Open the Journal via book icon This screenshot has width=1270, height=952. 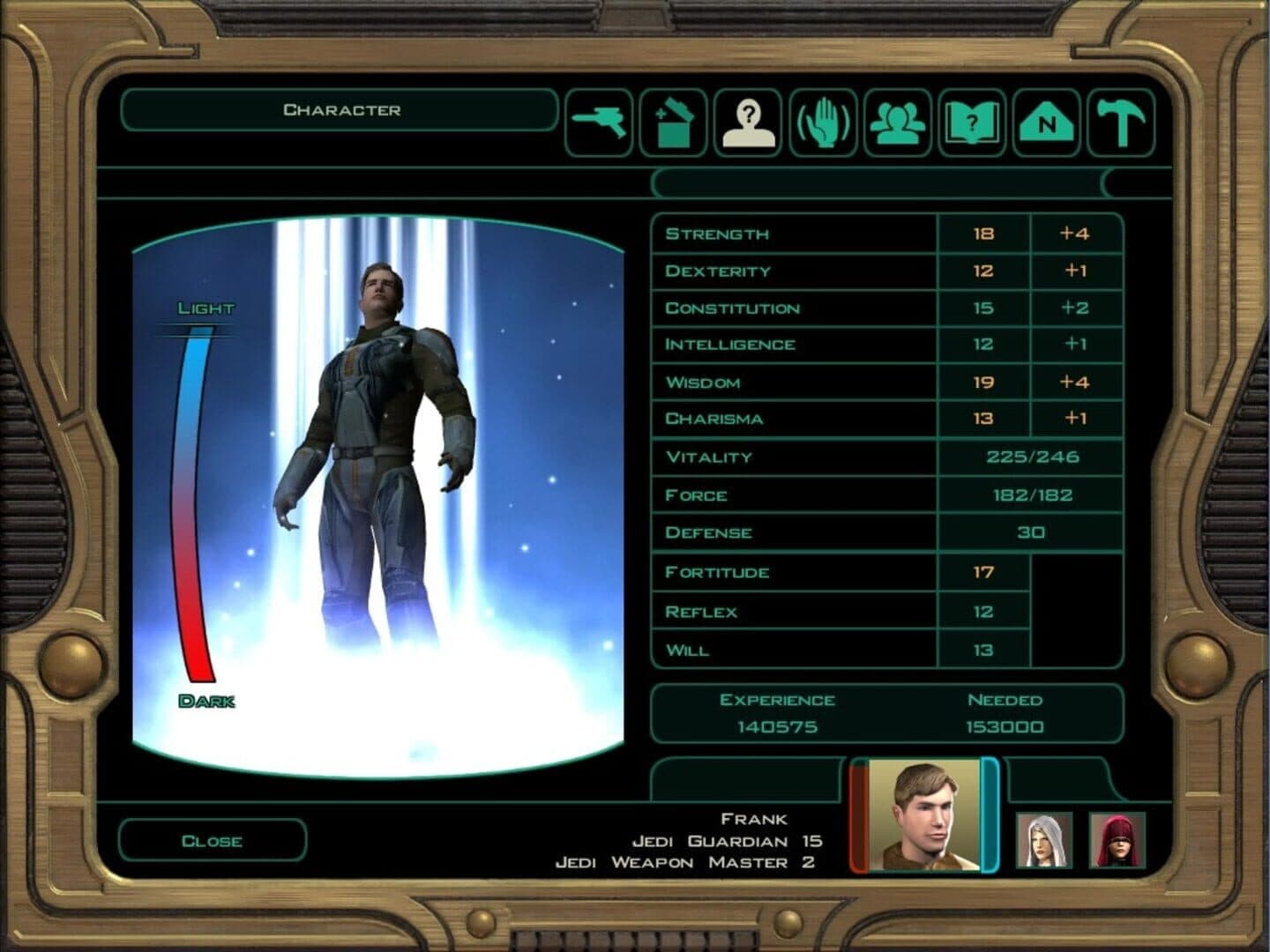coord(971,123)
